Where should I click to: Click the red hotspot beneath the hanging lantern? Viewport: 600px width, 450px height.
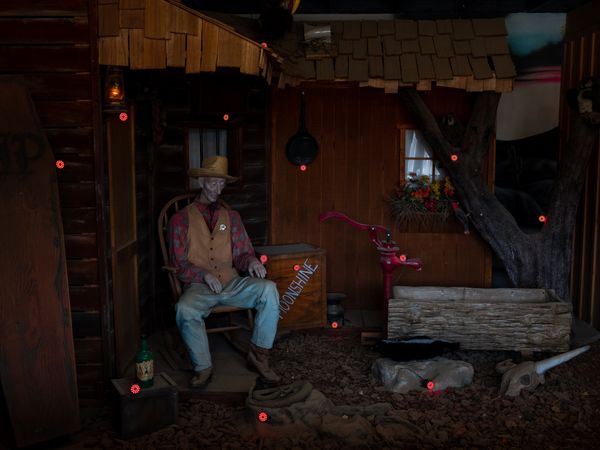tap(123, 117)
